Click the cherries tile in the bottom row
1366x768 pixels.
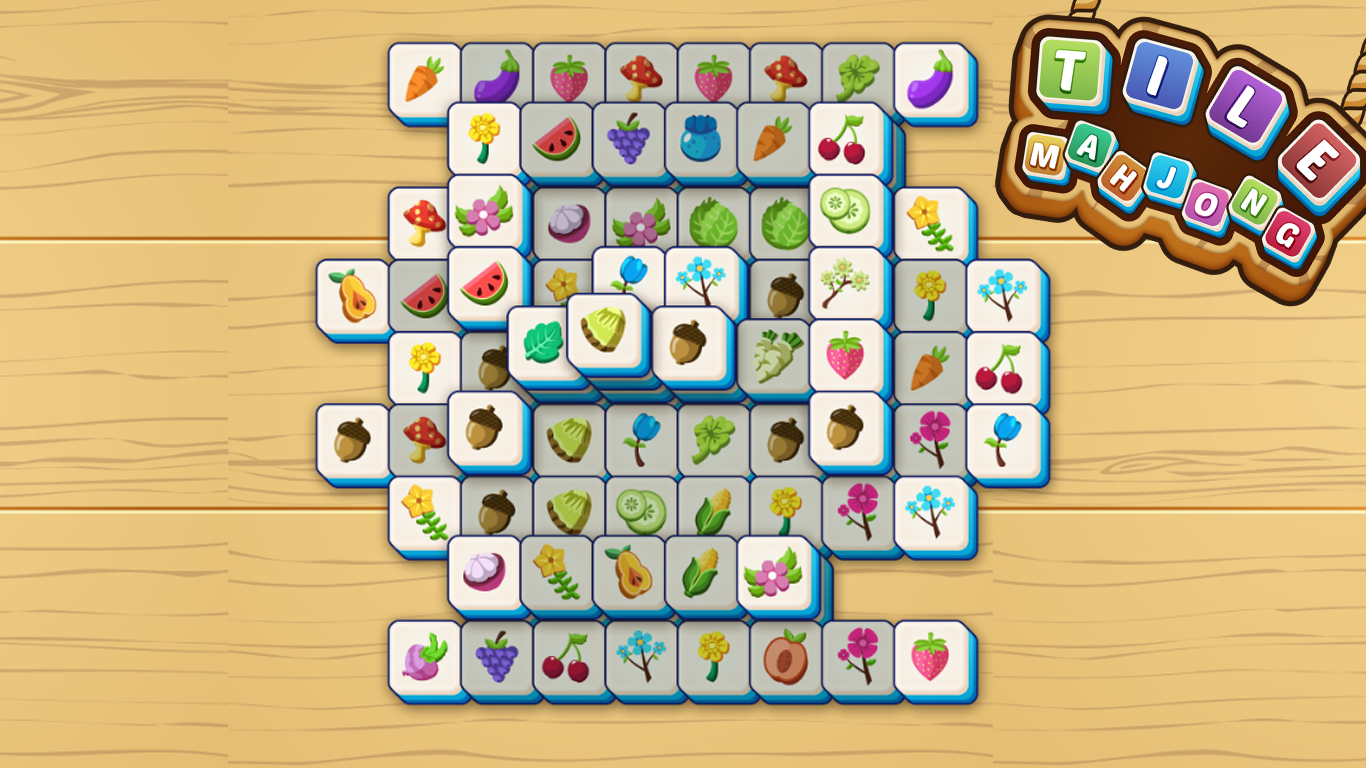tap(565, 658)
